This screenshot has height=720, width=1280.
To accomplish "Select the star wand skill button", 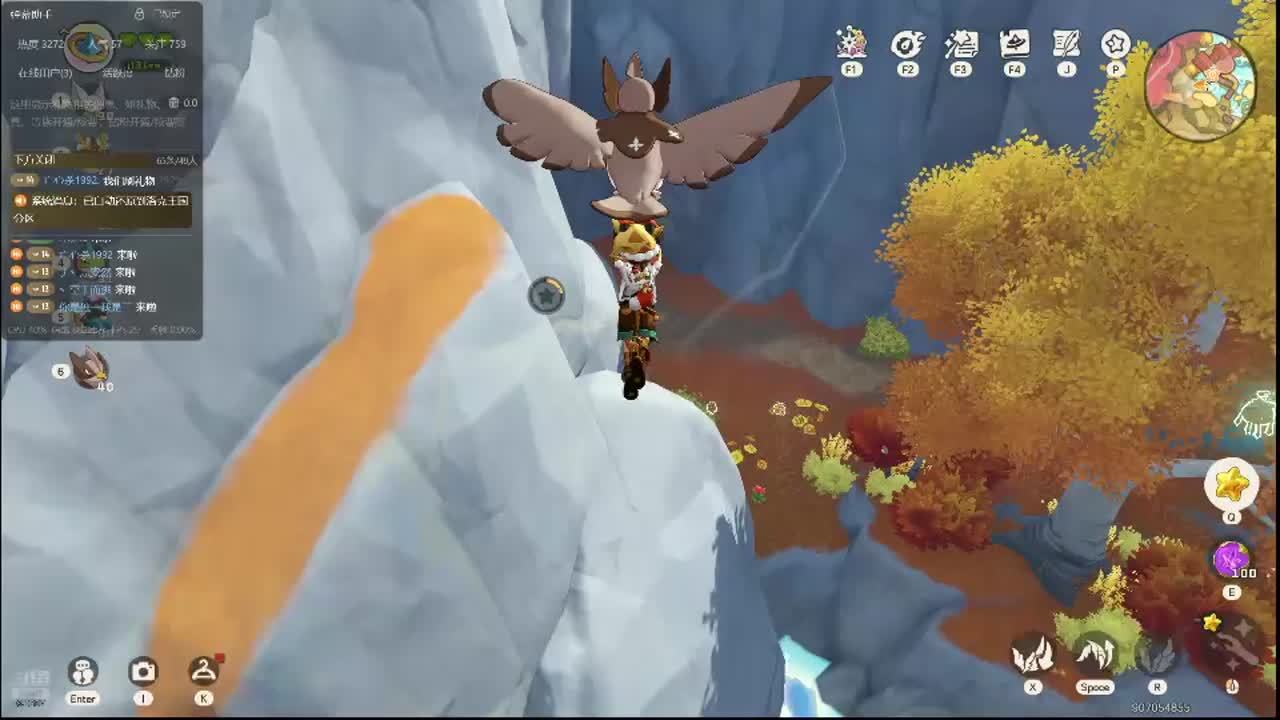I will pyautogui.click(x=1229, y=638).
